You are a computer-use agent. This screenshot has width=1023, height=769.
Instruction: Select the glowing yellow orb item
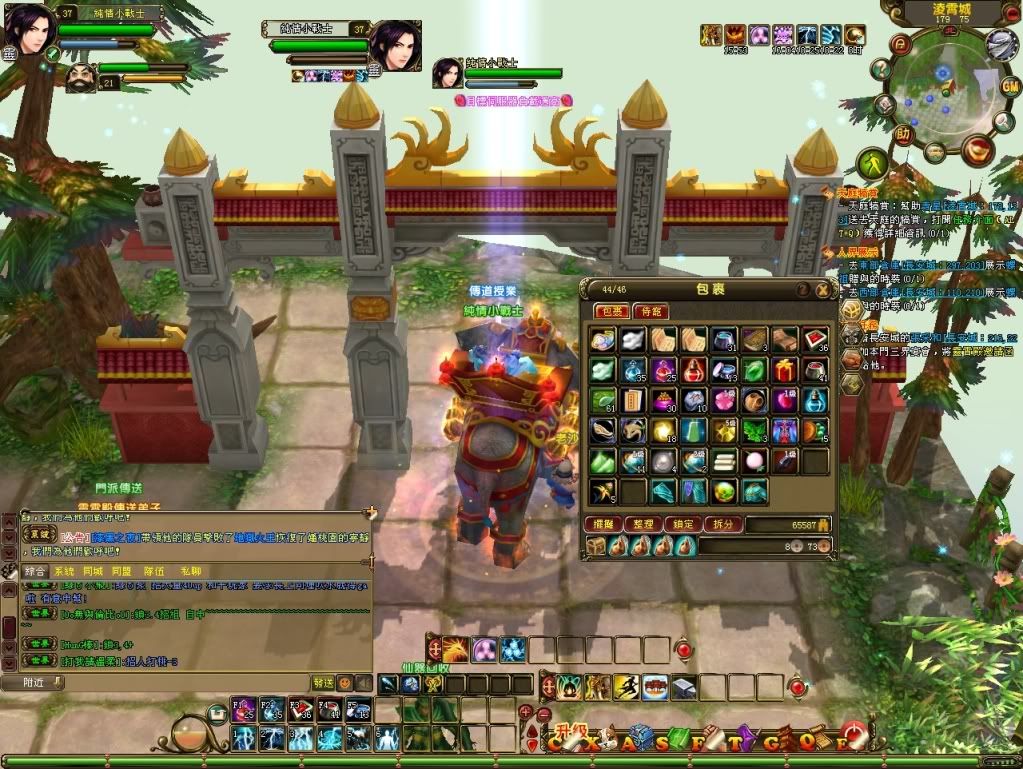(x=663, y=431)
